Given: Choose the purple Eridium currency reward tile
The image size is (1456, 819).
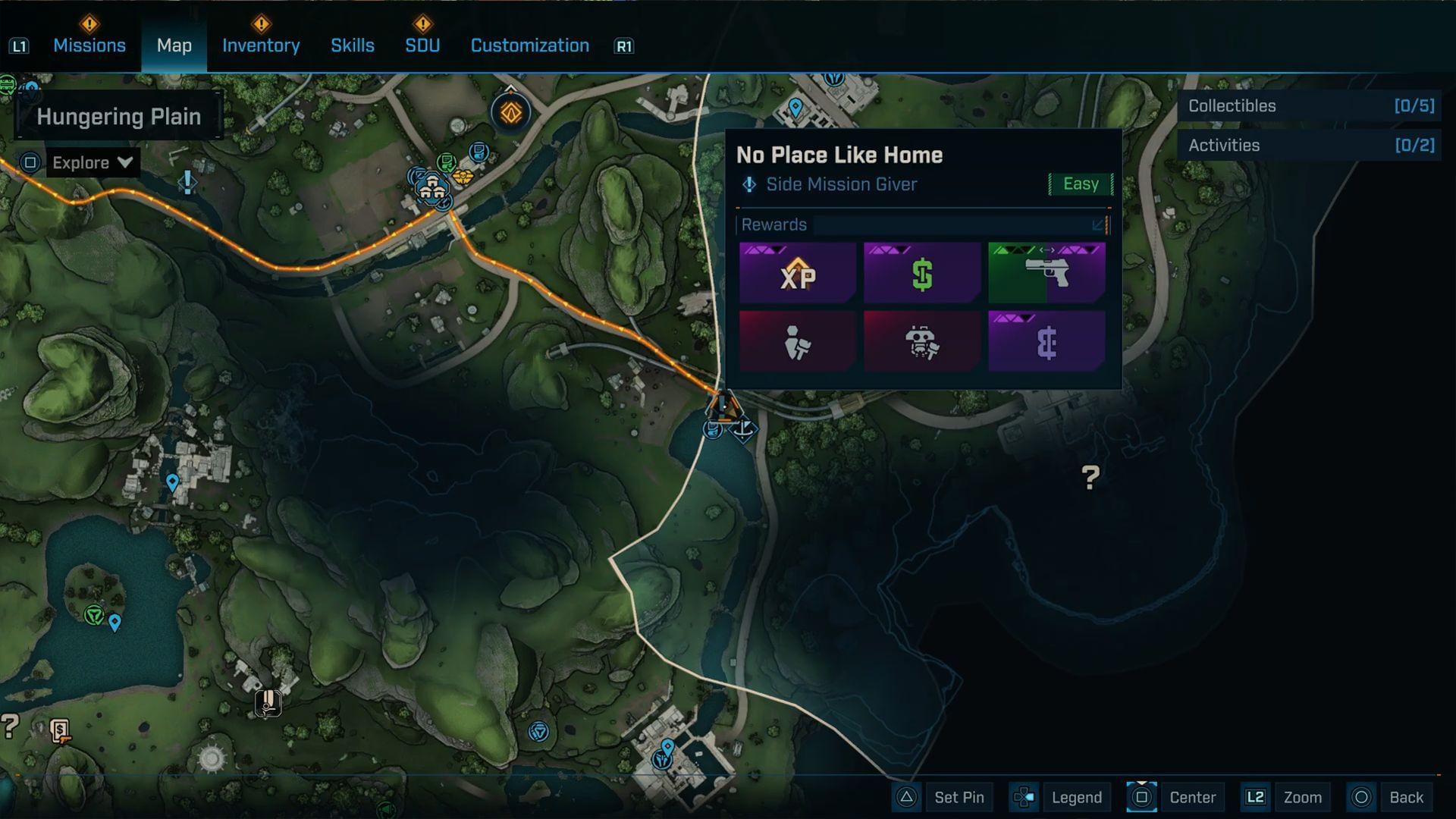Looking at the screenshot, I should point(1046,341).
